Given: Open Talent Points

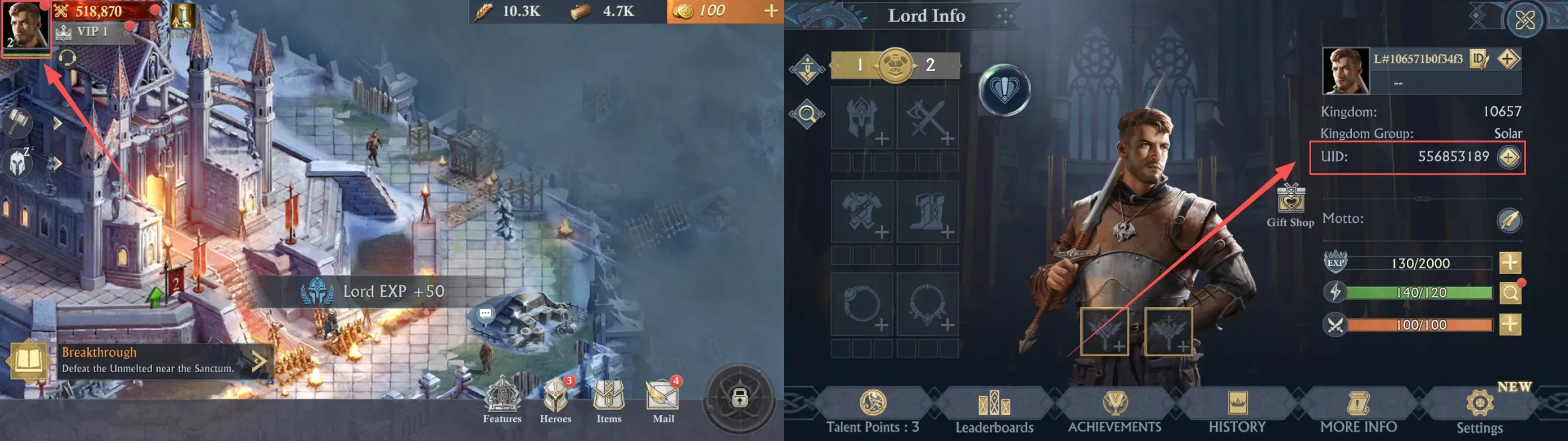Looking at the screenshot, I should point(873,412).
